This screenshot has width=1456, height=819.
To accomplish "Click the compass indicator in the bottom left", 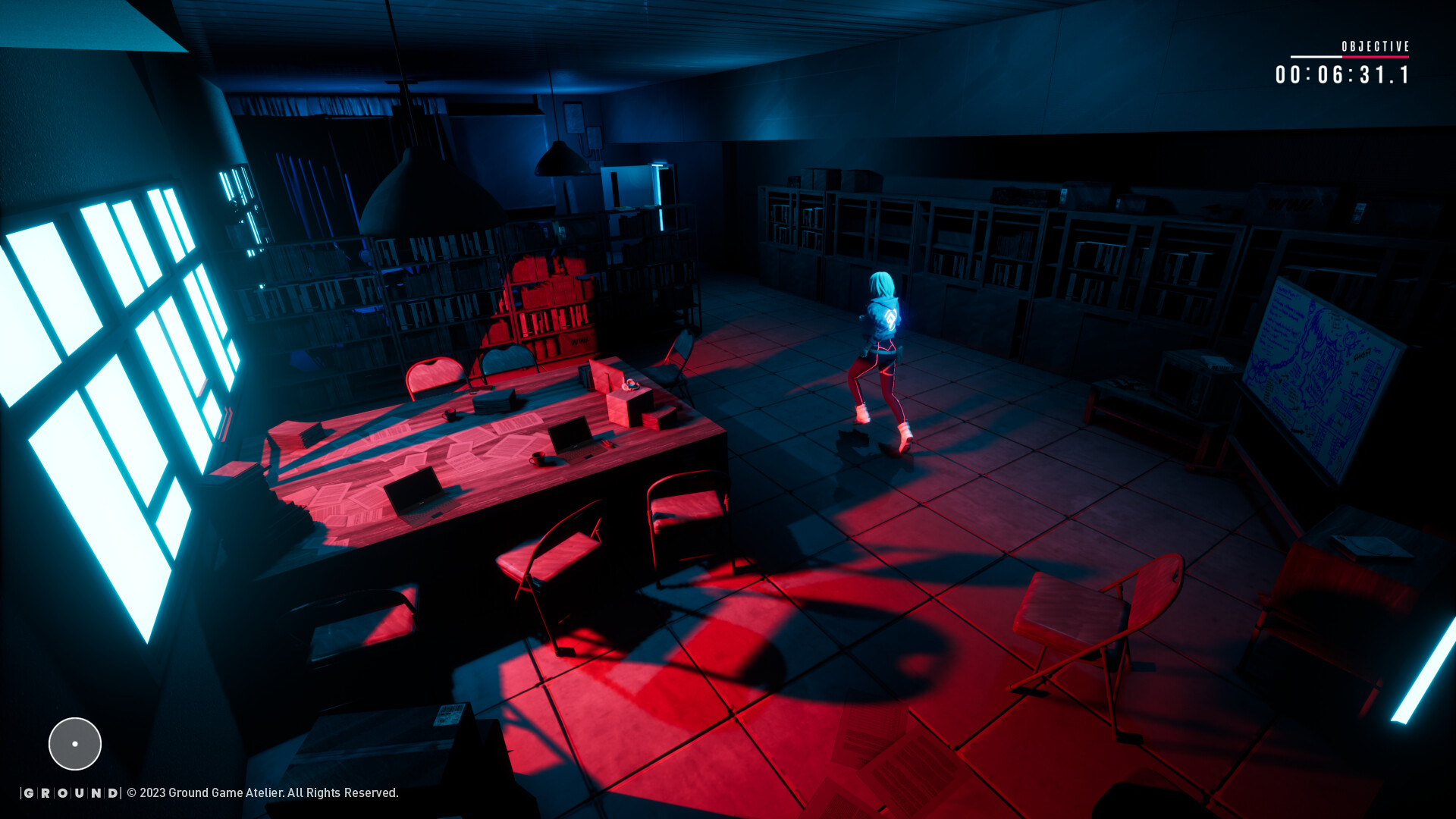I will coord(74,744).
